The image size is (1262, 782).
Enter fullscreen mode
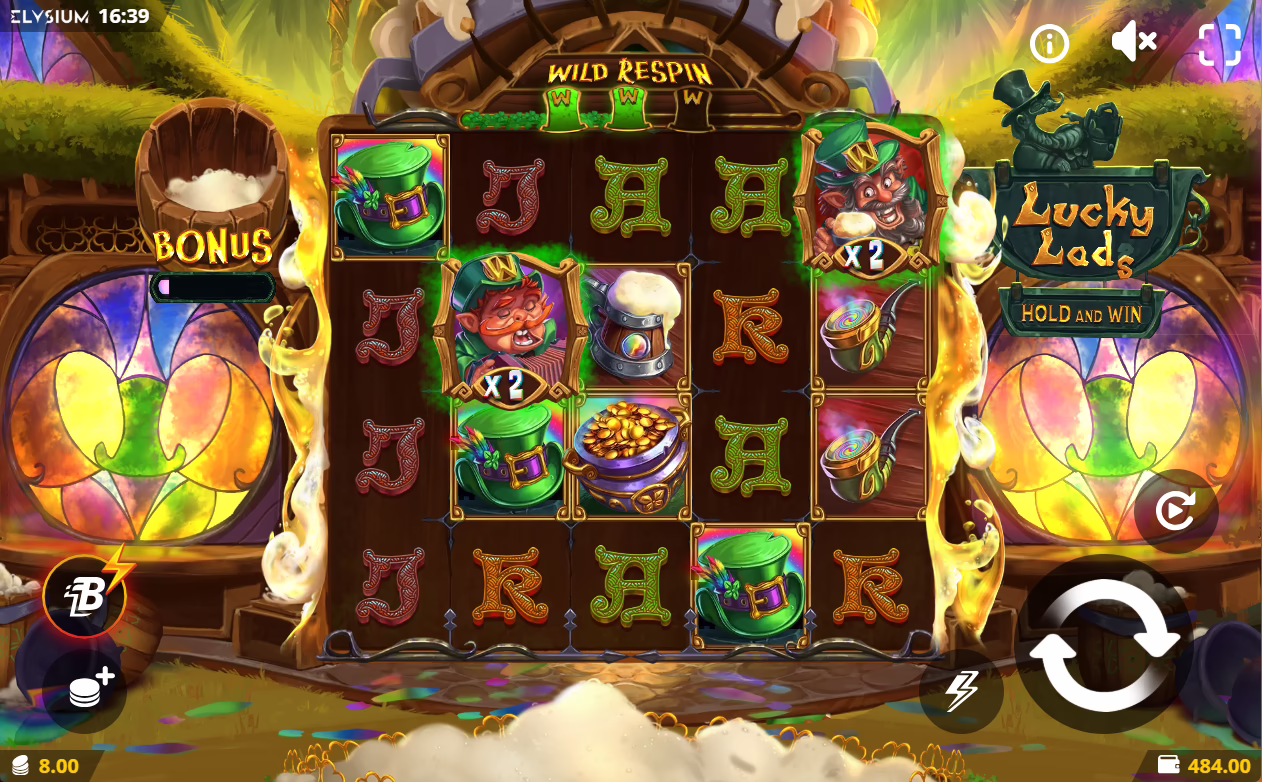point(1219,43)
